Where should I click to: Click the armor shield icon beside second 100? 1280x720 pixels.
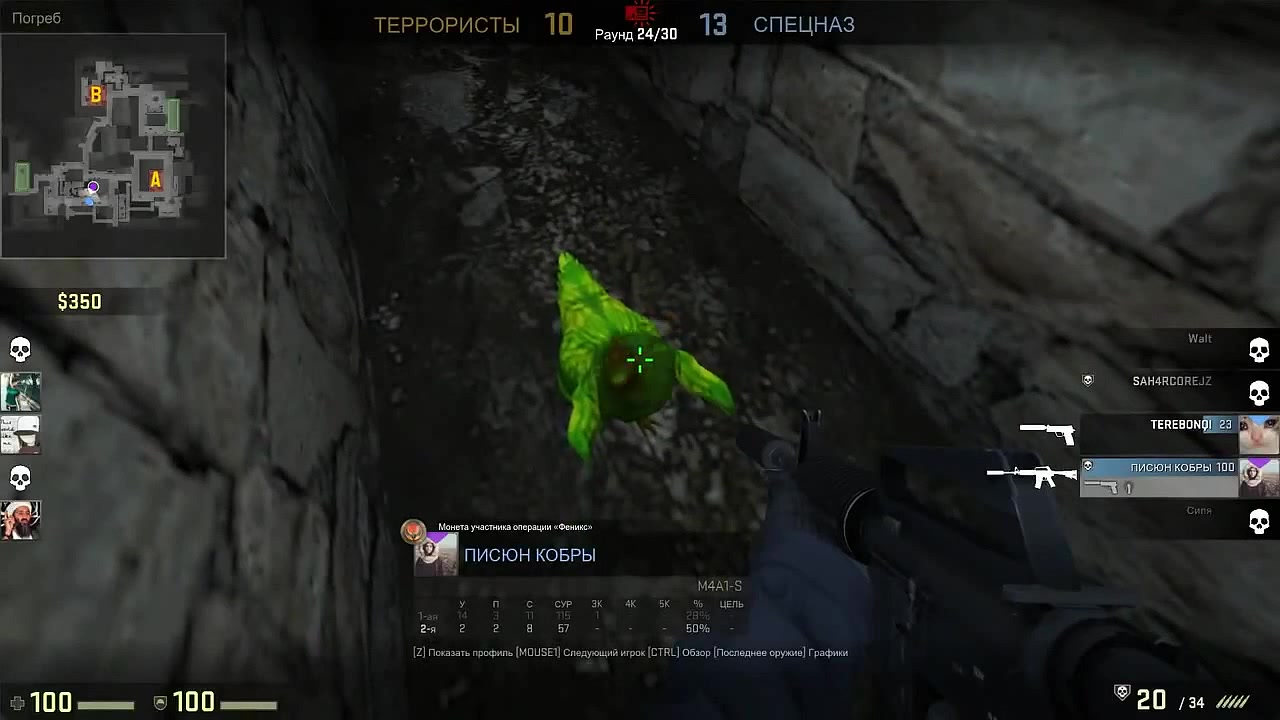tap(160, 703)
